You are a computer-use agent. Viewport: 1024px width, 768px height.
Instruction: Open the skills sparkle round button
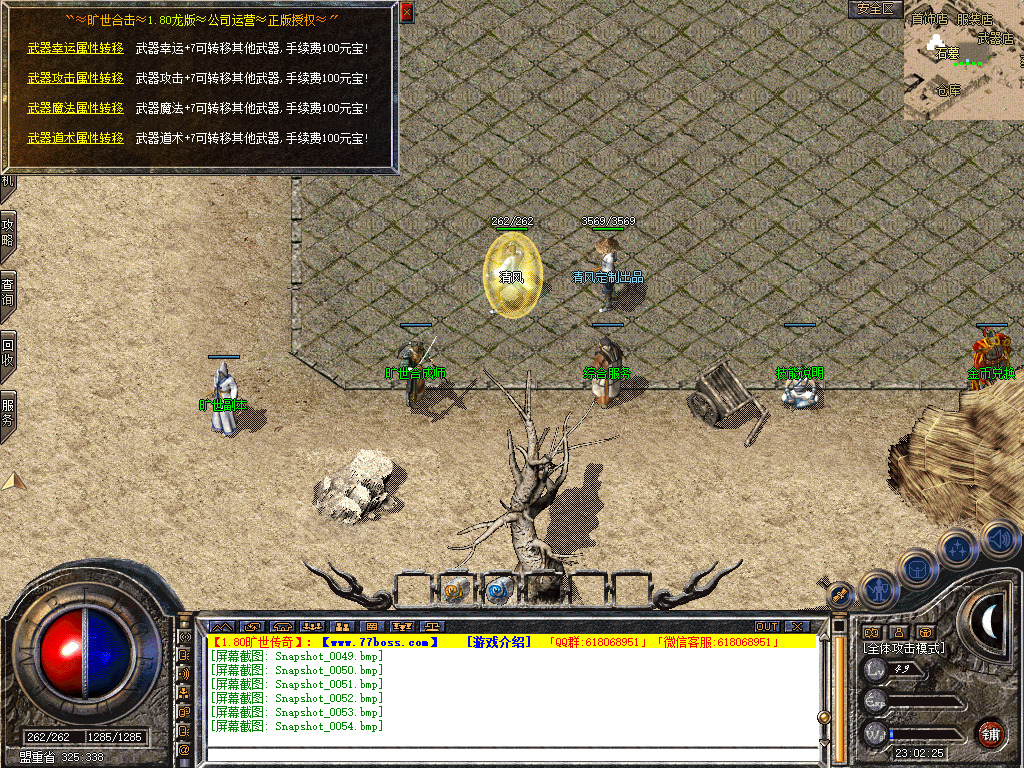pyautogui.click(x=958, y=548)
